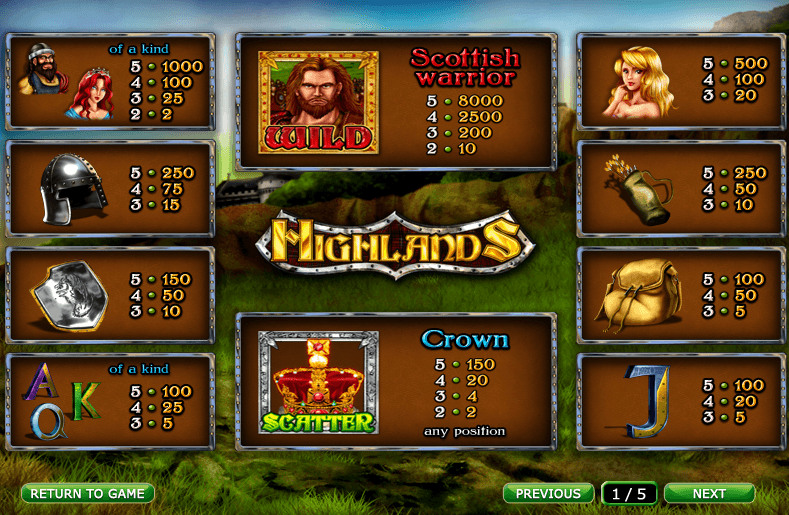The image size is (789, 515).
Task: Click the Return to Game button
Action: [x=88, y=493]
